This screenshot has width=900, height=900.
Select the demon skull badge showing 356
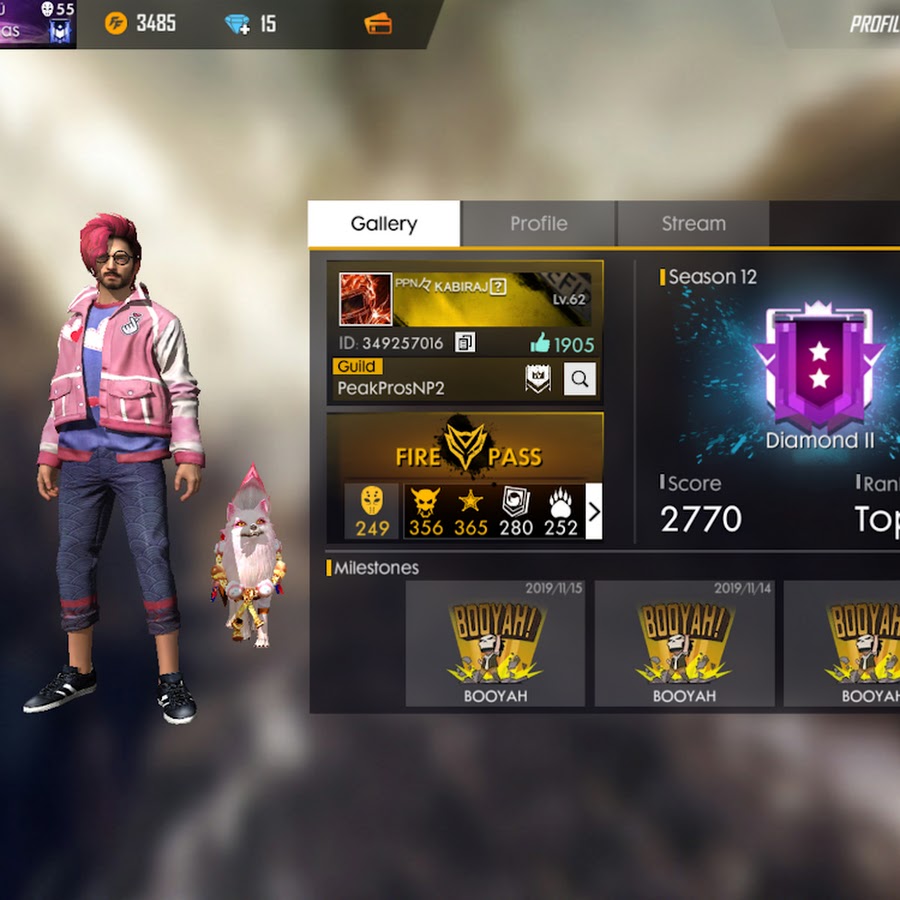pyautogui.click(x=425, y=511)
